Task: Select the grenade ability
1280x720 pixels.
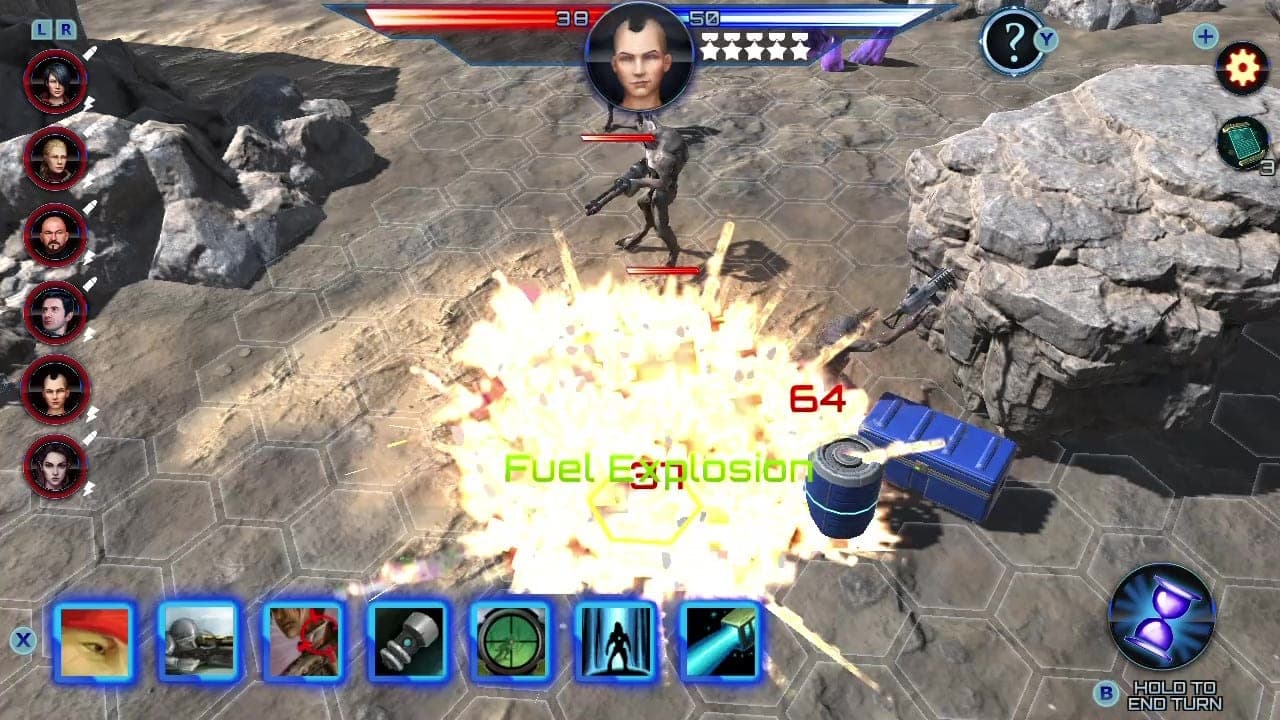Action: click(x=409, y=641)
